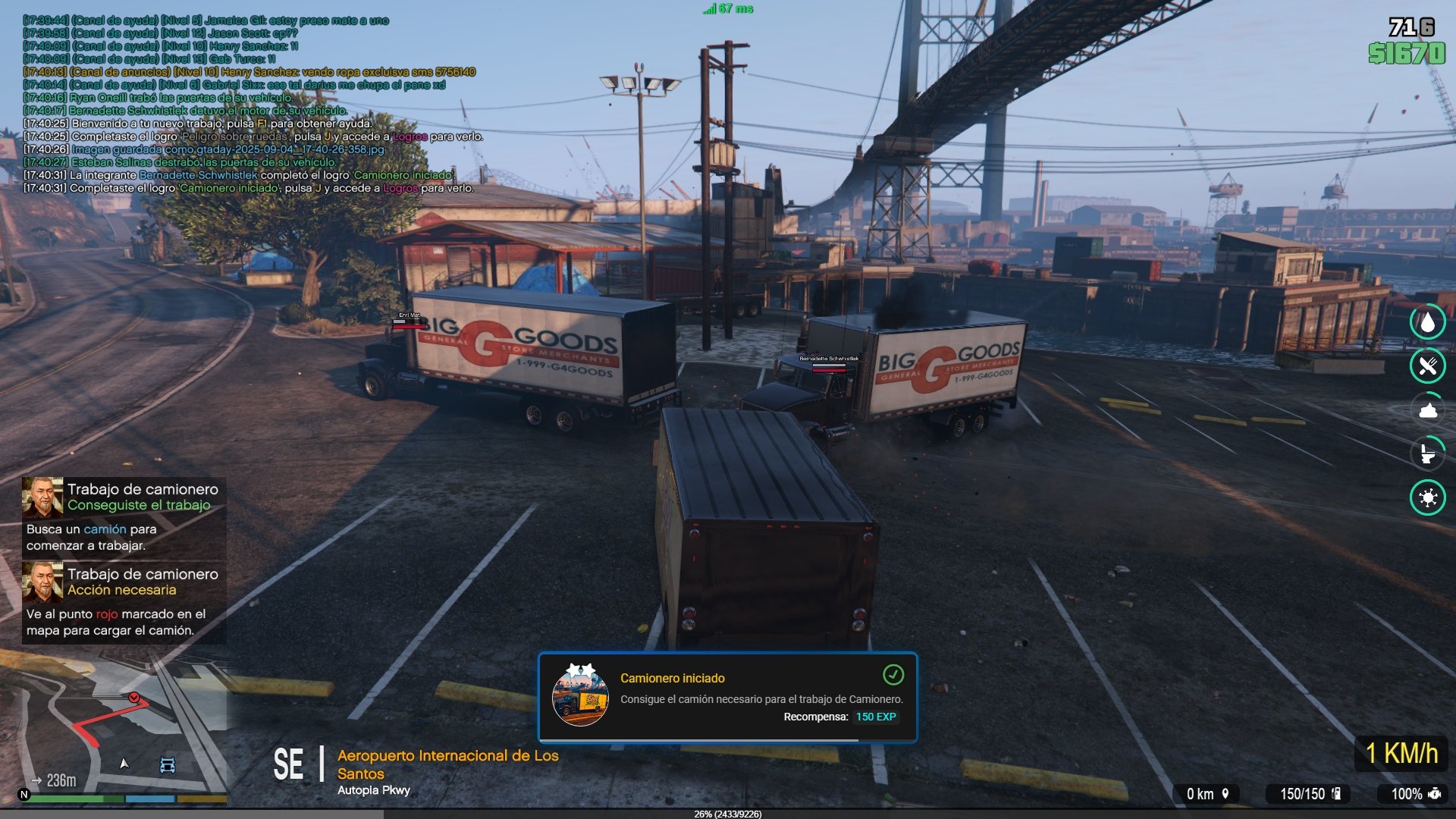This screenshot has width=1456, height=819.
Task: Click the toilet need status icon
Action: (1428, 453)
